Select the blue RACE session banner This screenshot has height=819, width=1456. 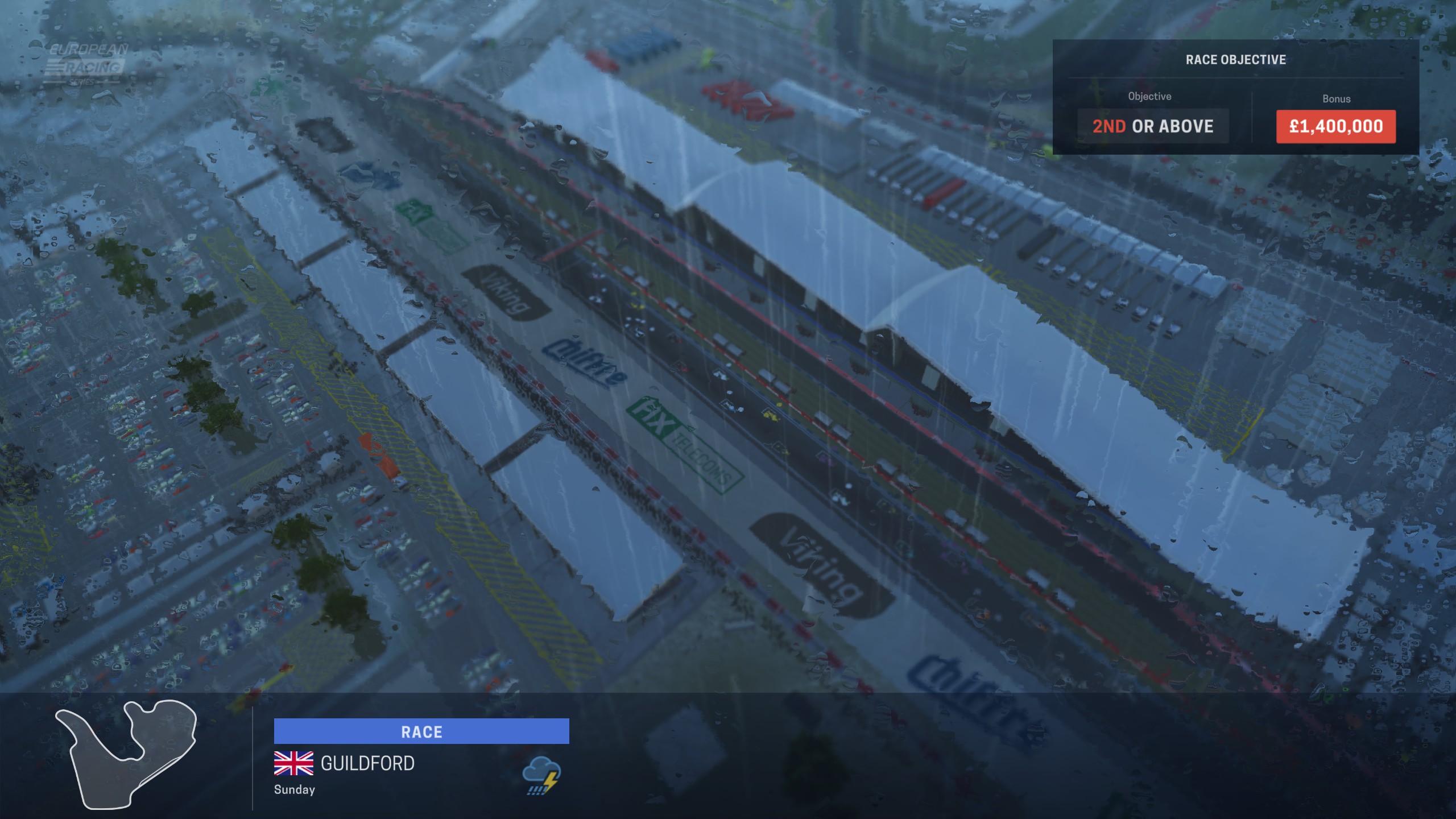[x=421, y=731]
